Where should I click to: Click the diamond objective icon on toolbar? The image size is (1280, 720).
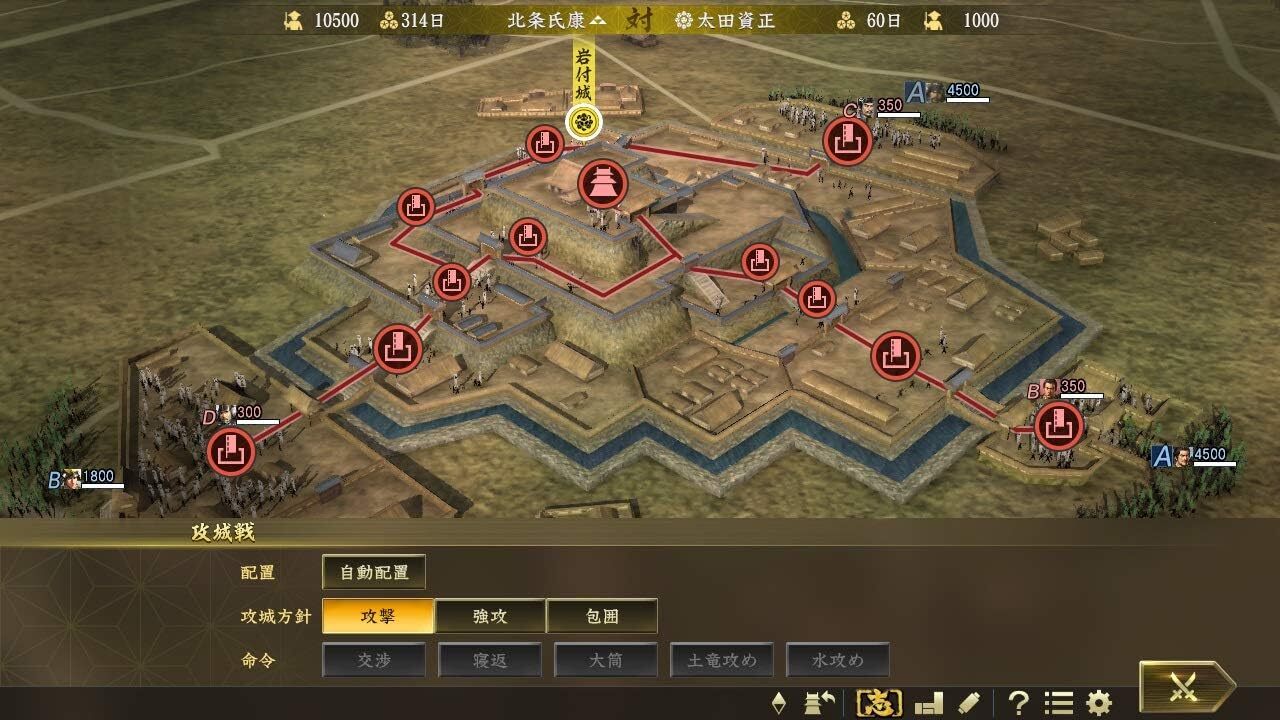779,702
